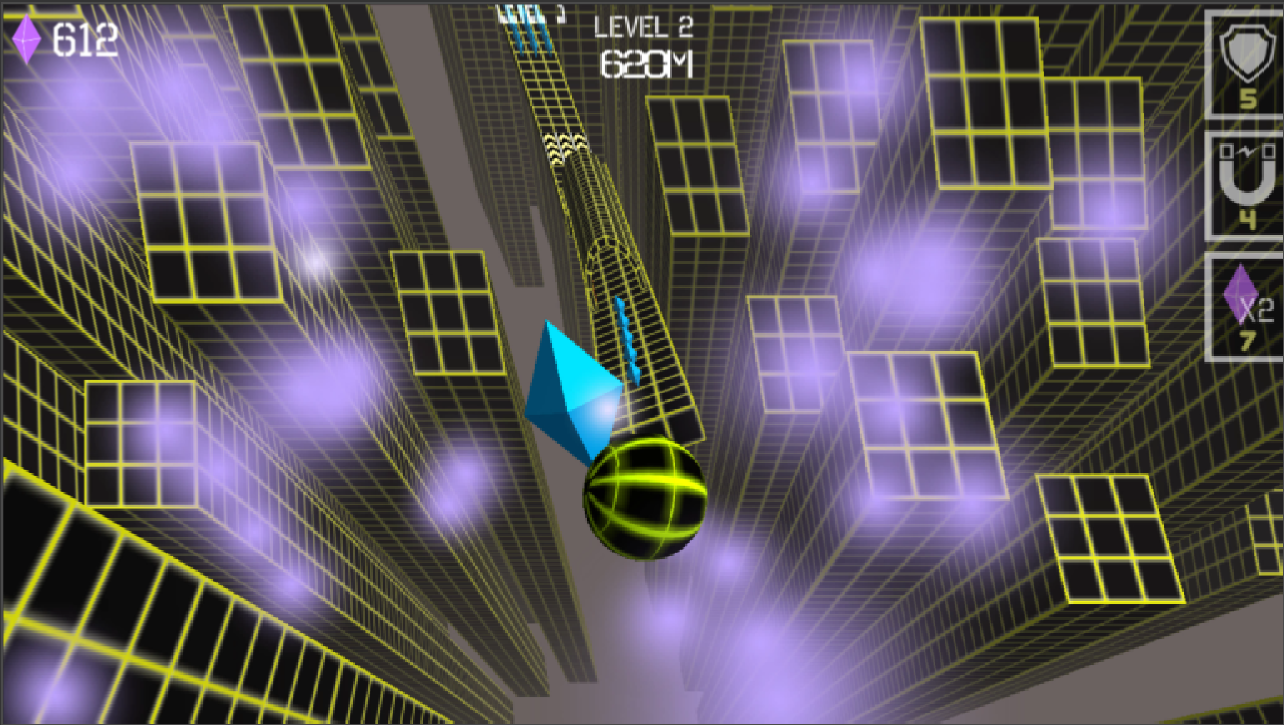The image size is (1284, 725).
Task: Click the 620M distance readout
Action: point(645,64)
